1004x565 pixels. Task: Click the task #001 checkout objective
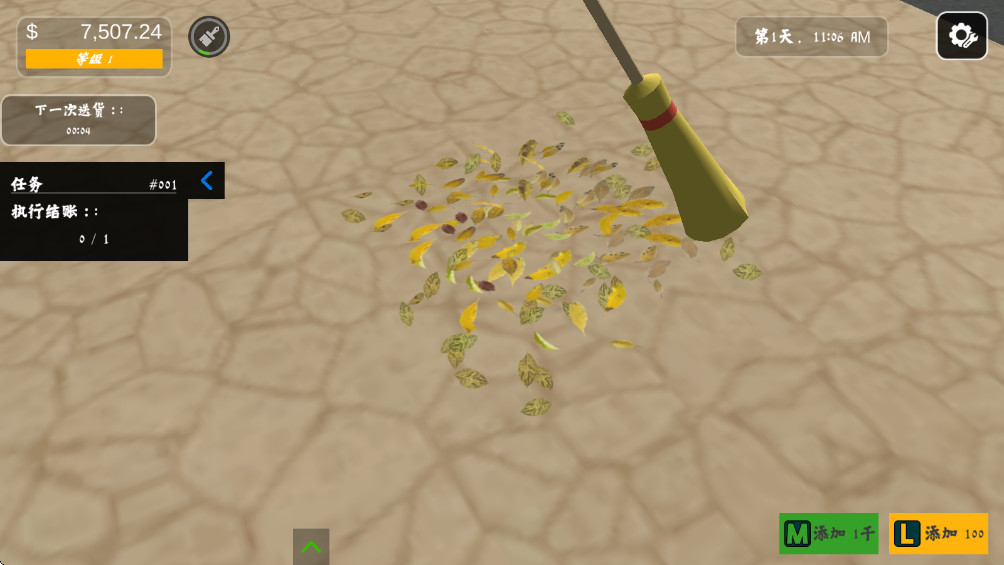point(94,225)
